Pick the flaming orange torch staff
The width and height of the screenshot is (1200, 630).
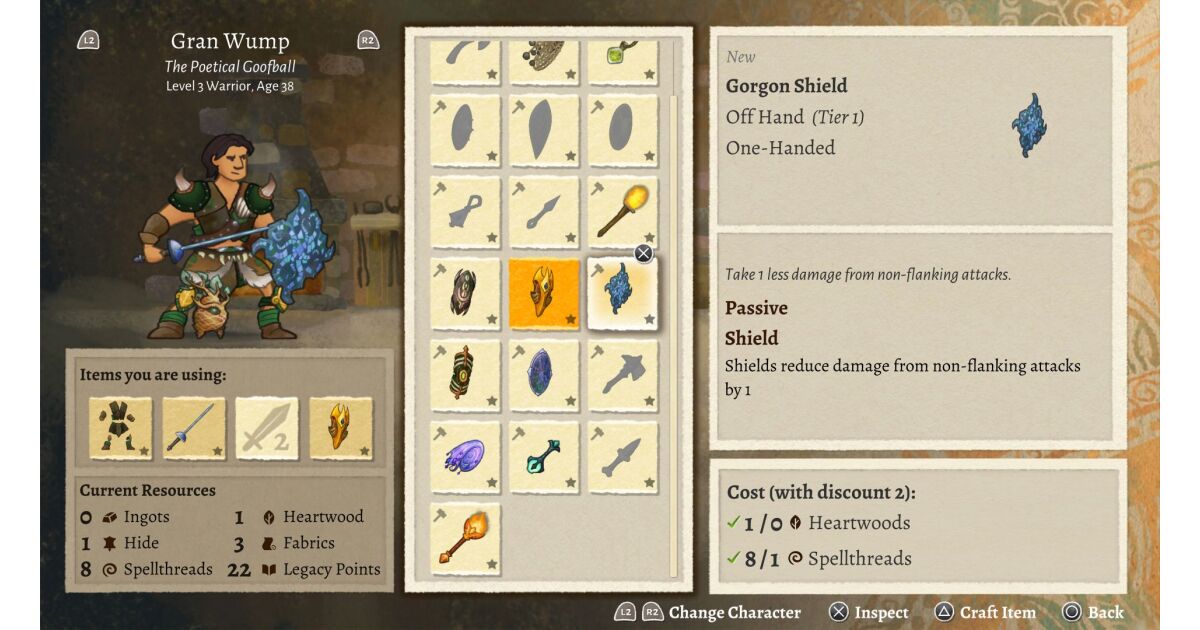coord(465,538)
